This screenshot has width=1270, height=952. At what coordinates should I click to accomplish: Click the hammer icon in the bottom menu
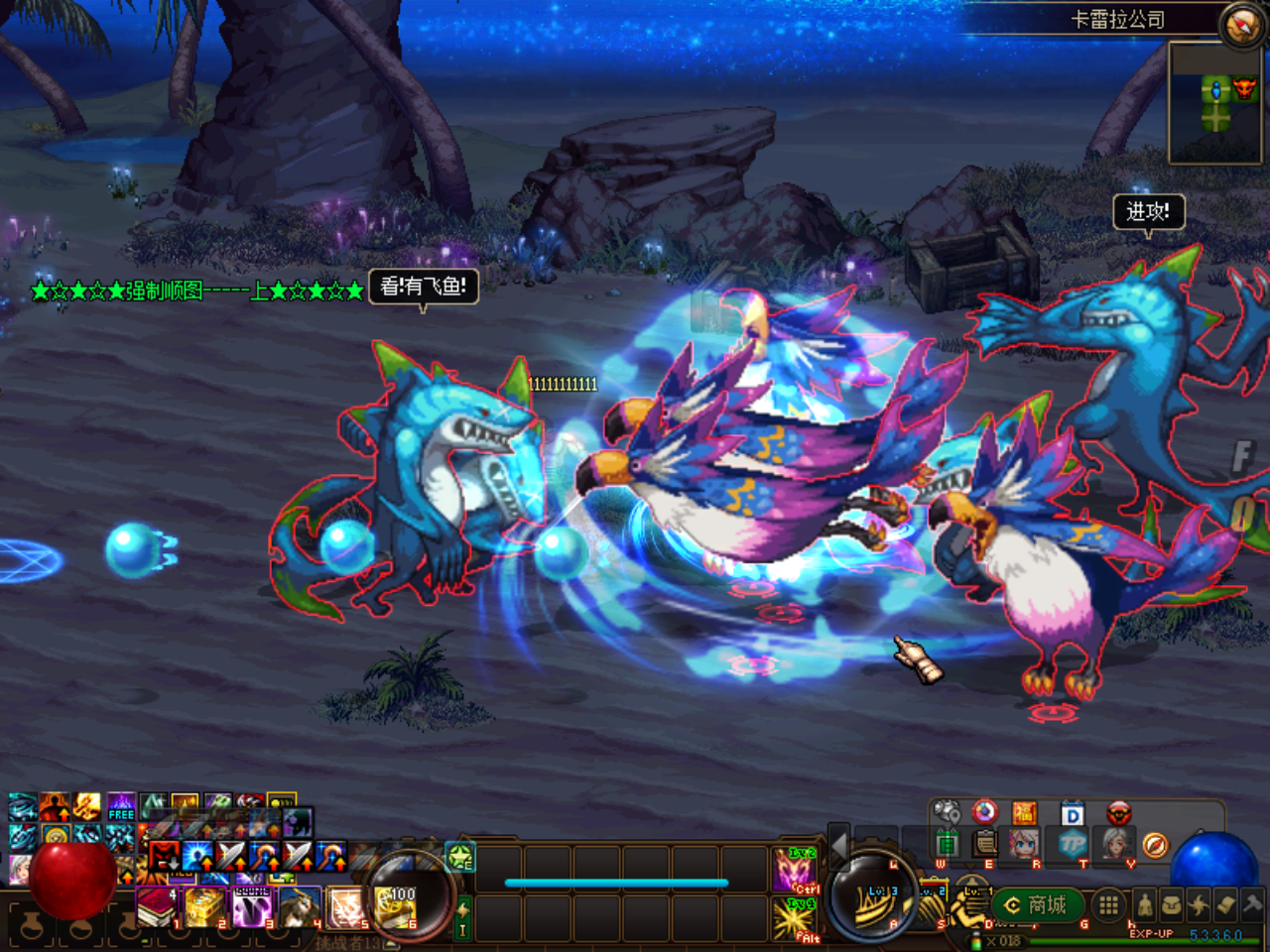(1252, 903)
